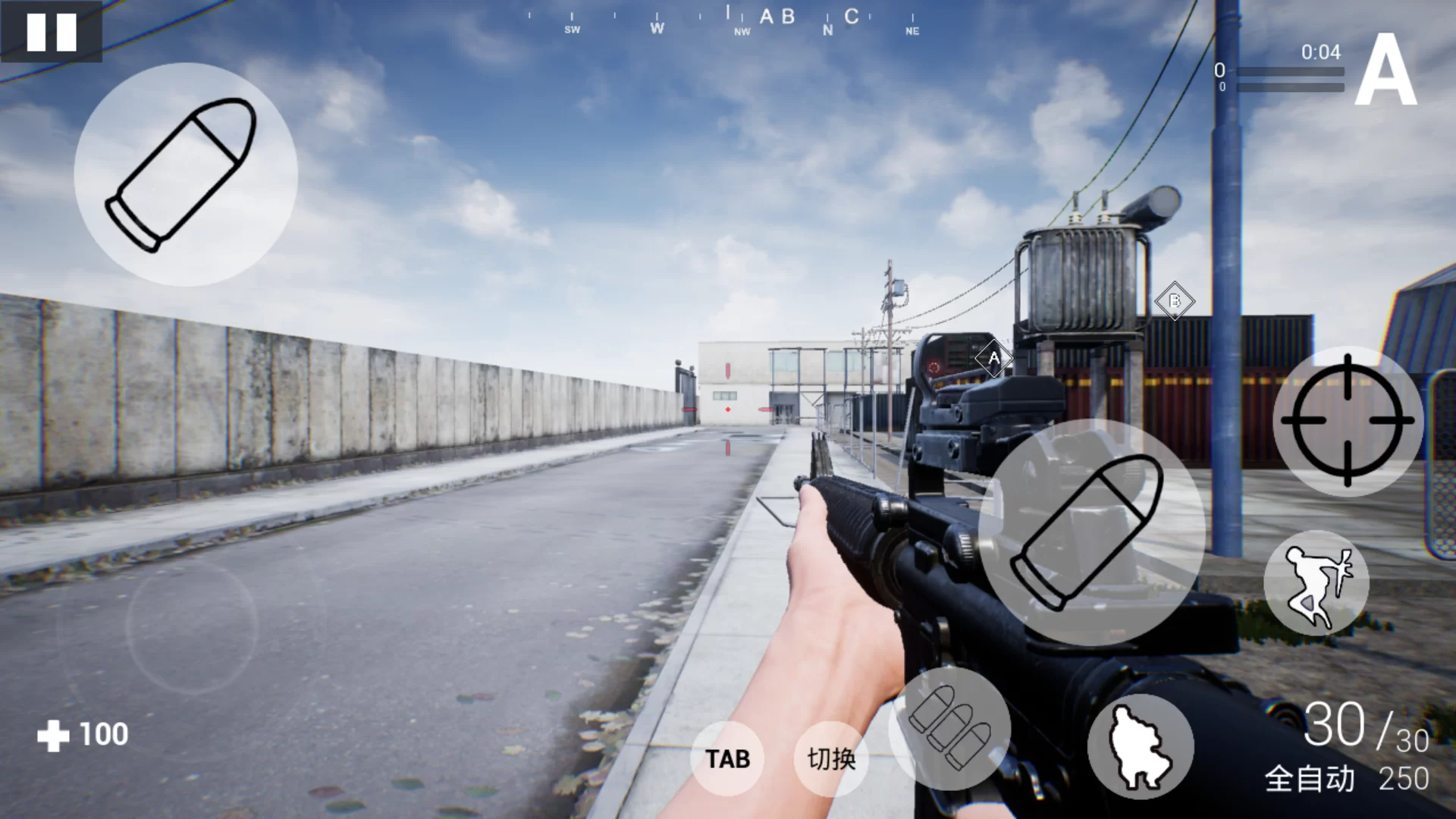Pause the game with the pause button
Viewport: 1456px width, 819px height.
tap(52, 32)
